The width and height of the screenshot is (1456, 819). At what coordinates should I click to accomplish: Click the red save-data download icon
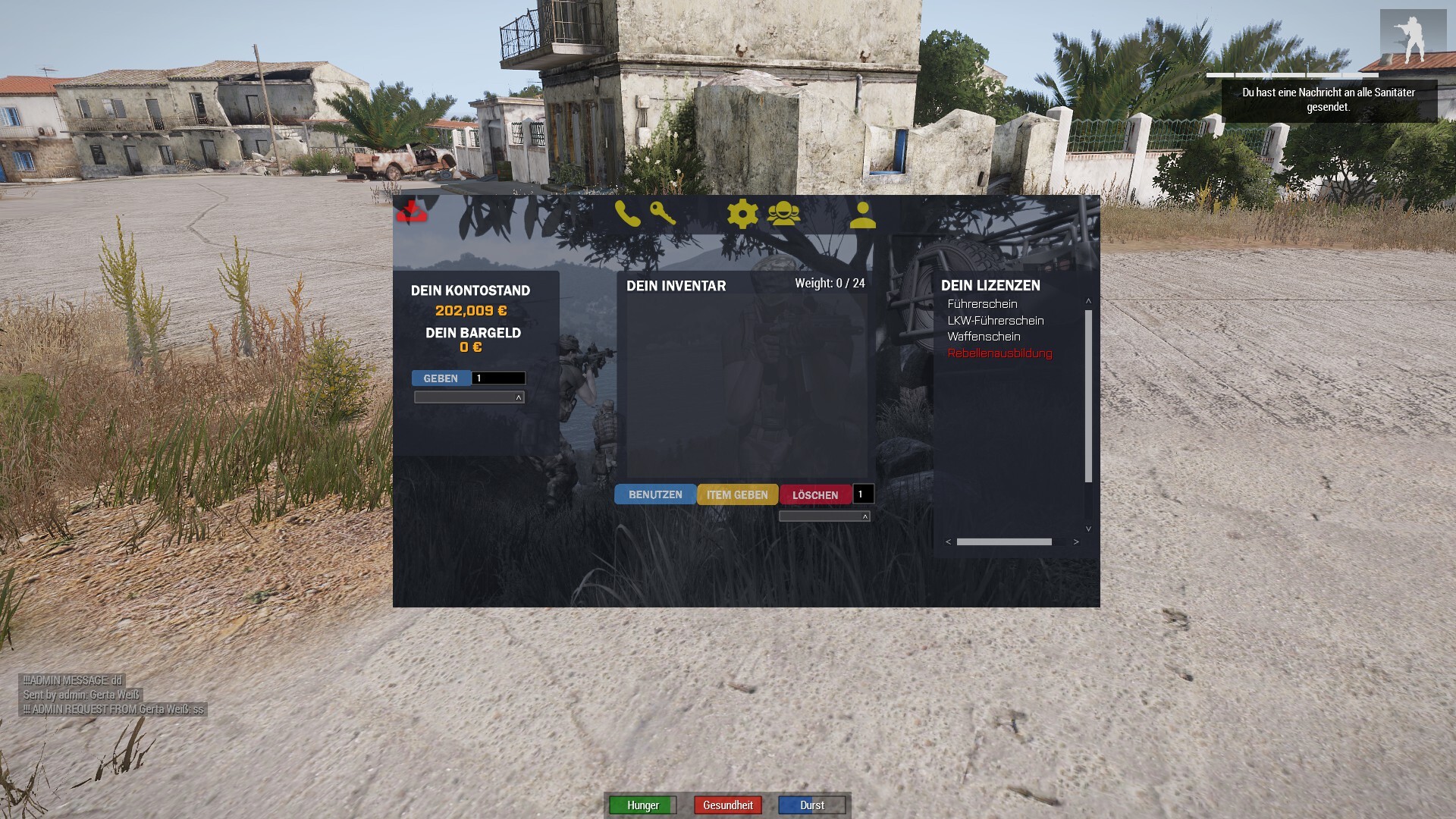[412, 212]
